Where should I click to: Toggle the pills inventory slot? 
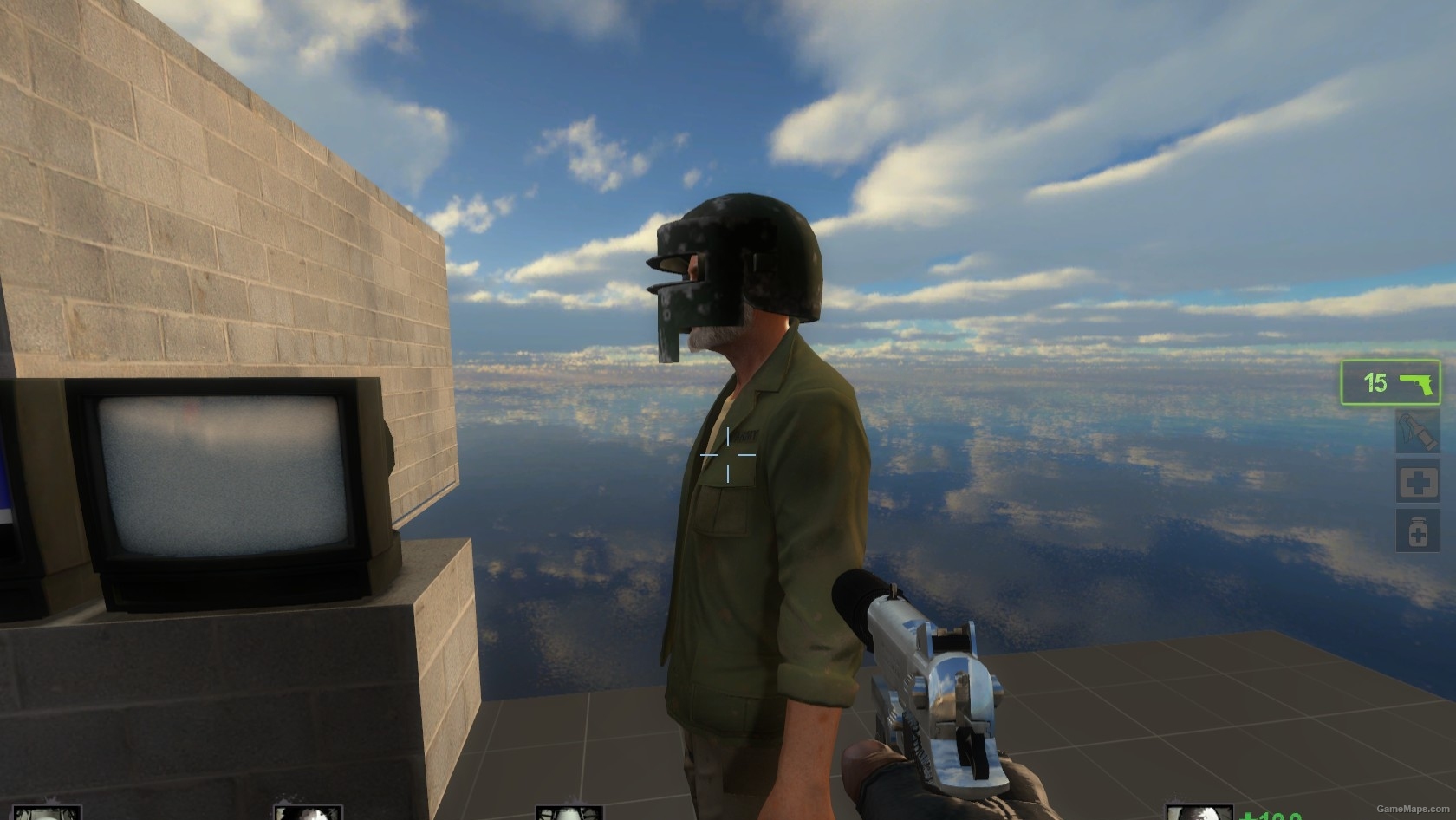(1418, 528)
